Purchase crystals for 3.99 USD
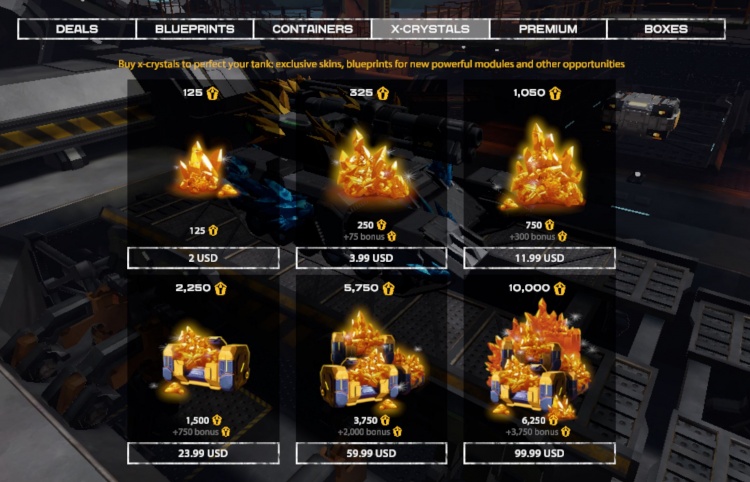 [371, 258]
